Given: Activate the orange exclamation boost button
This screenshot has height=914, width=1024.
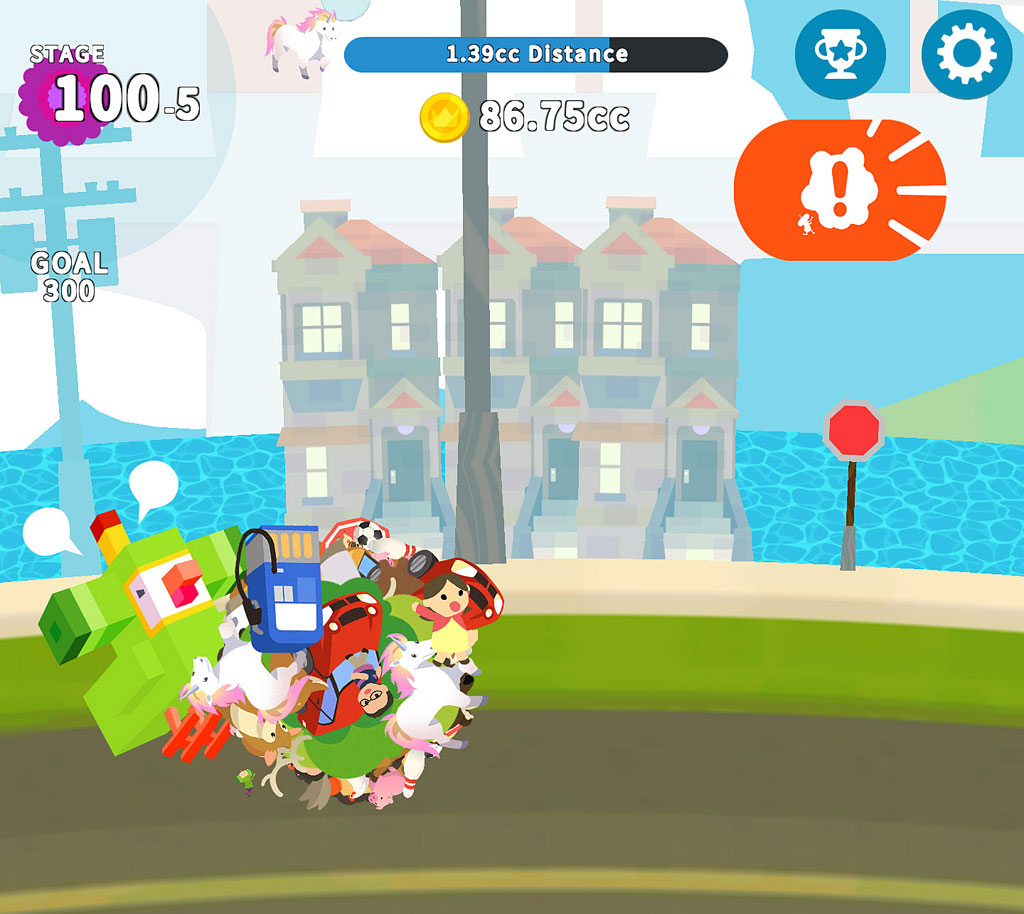Looking at the screenshot, I should 840,190.
